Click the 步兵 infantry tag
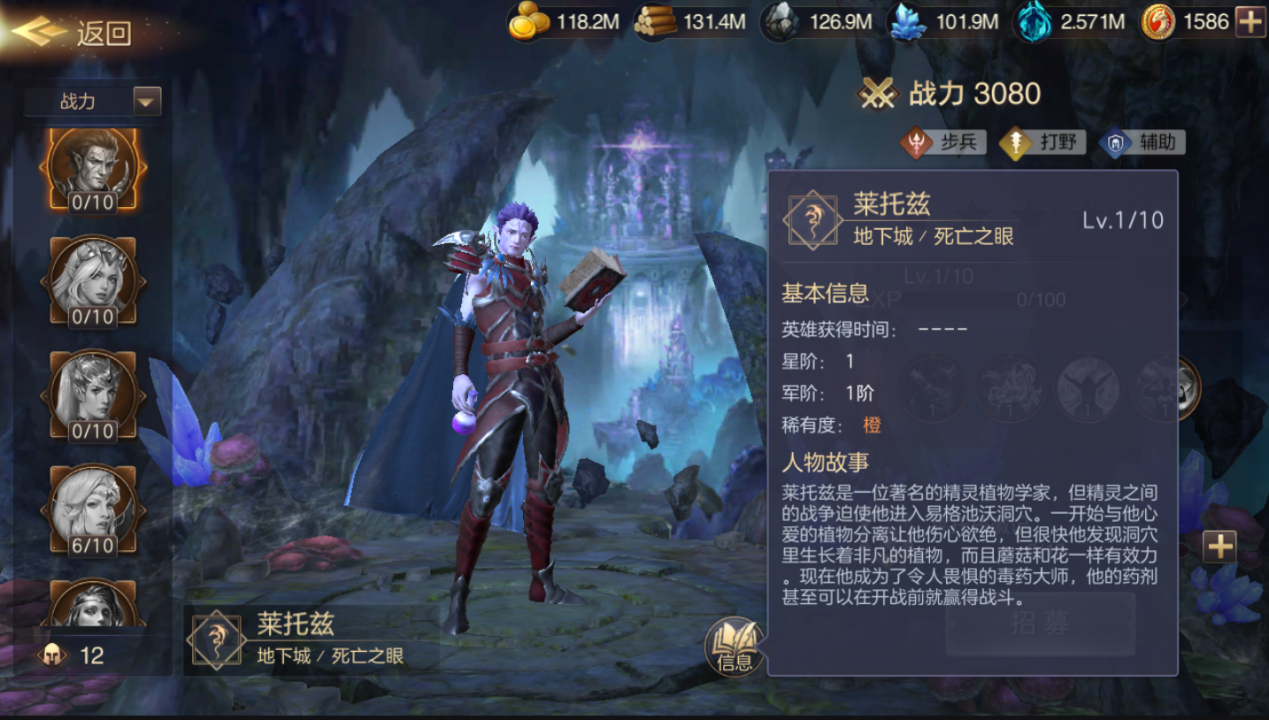The width and height of the screenshot is (1269, 720). 943,142
